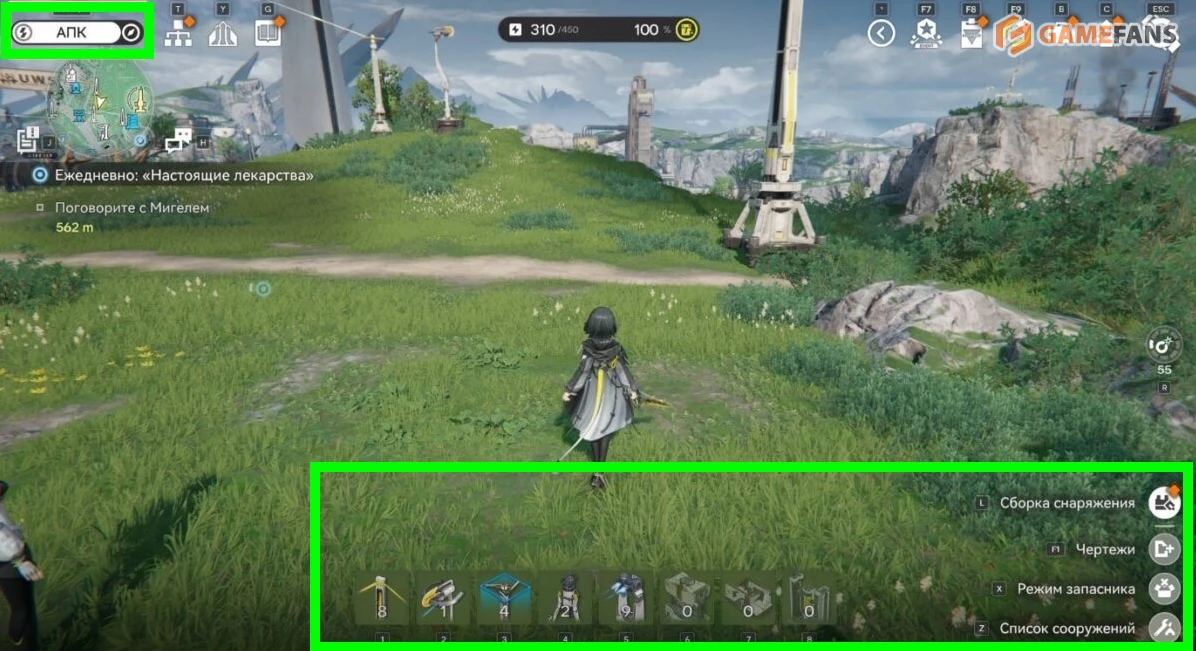Open the open-book journal icon
Viewport: 1196px width, 651px height.
[268, 33]
